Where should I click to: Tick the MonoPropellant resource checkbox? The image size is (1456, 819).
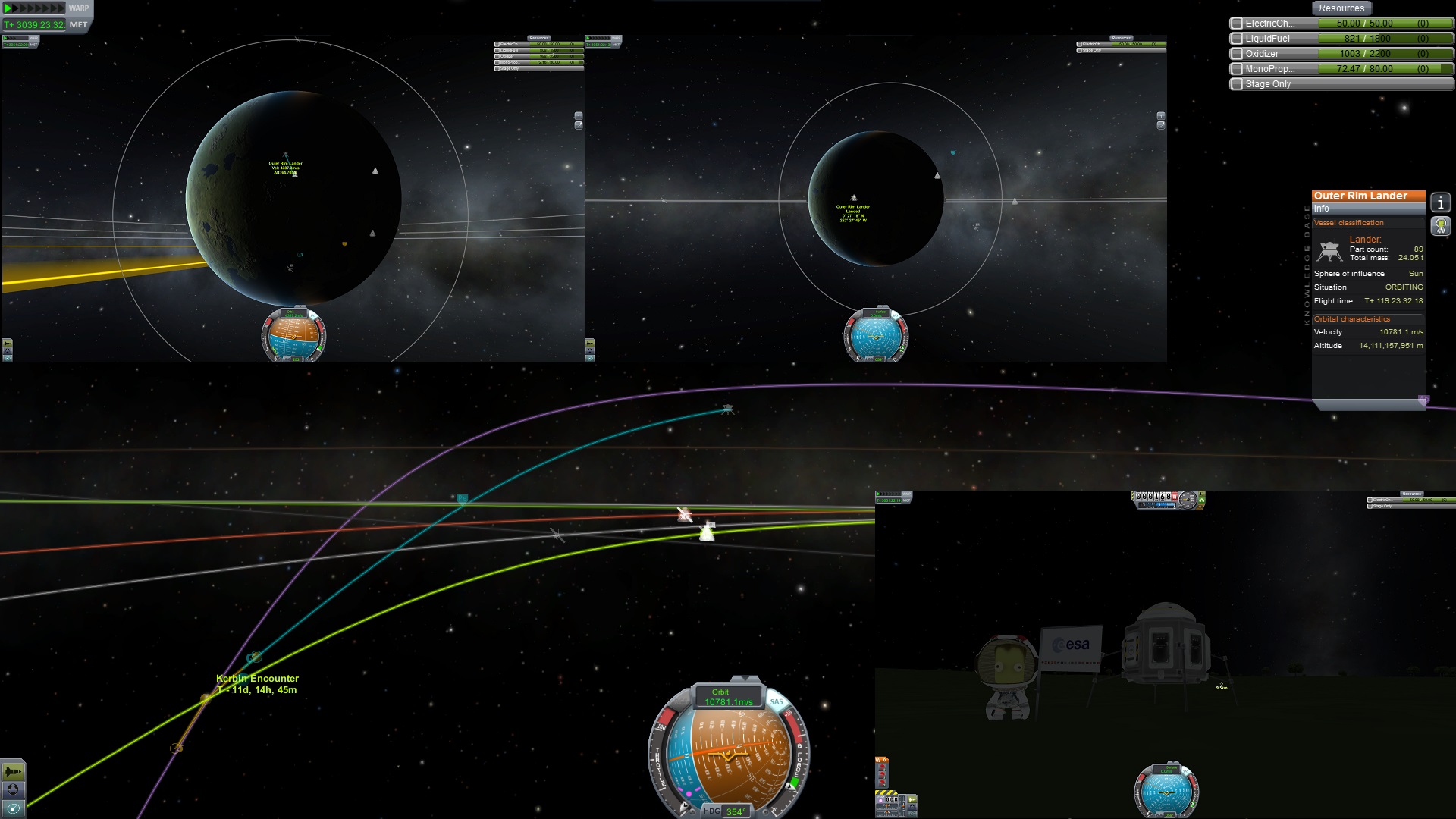[x=1237, y=69]
